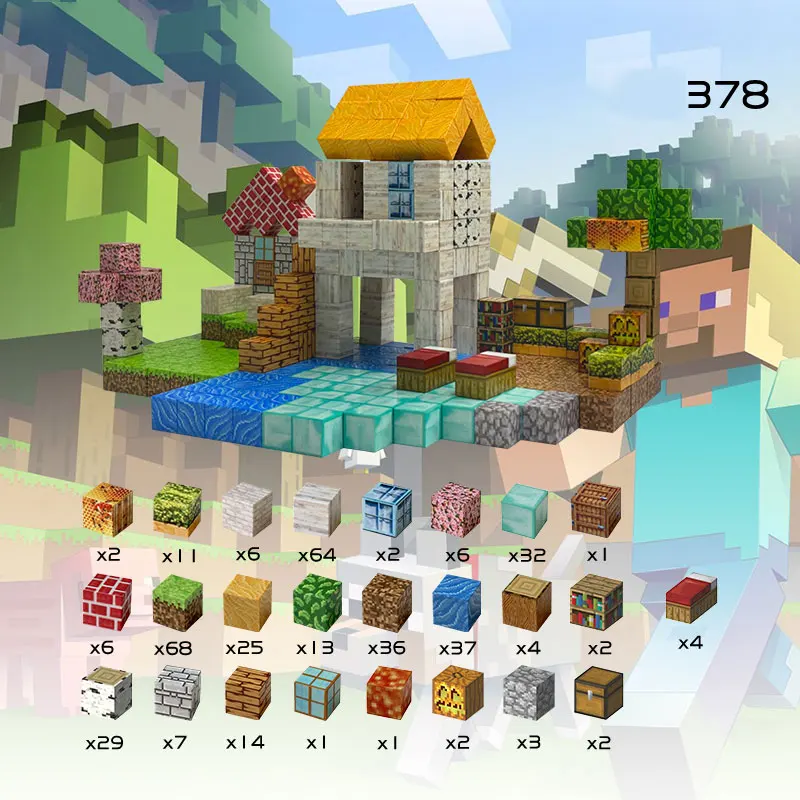Choose the light plank block labeled x64

click(316, 509)
